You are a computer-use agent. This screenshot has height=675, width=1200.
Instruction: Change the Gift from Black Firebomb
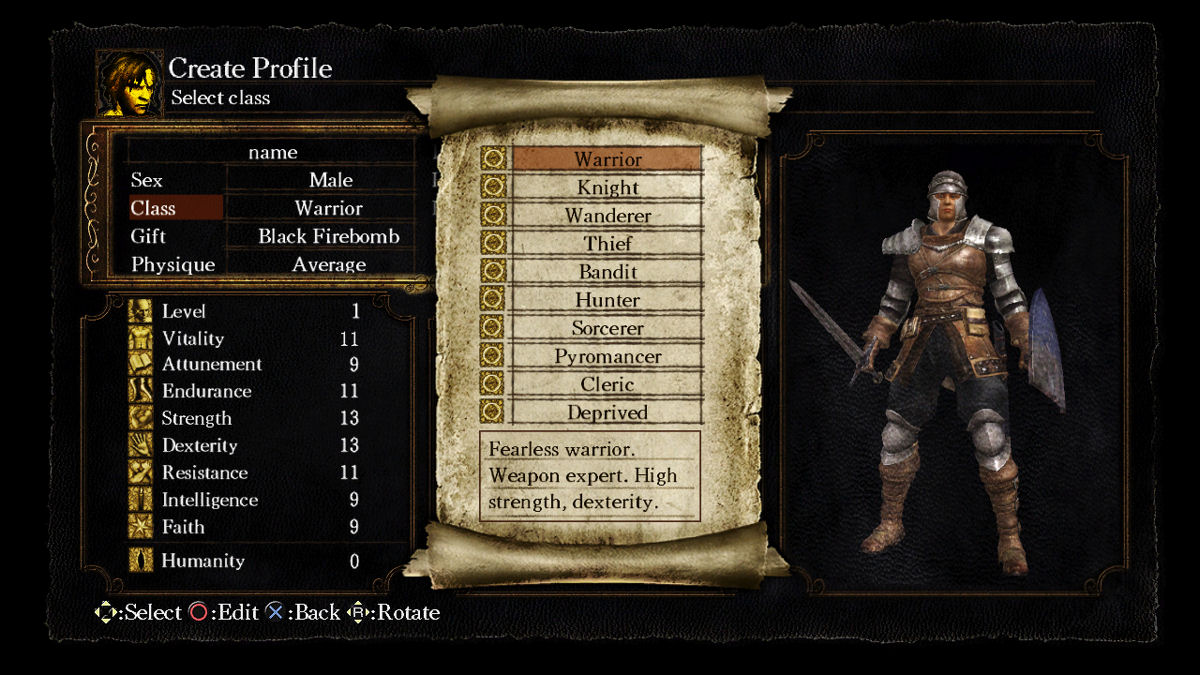(328, 236)
